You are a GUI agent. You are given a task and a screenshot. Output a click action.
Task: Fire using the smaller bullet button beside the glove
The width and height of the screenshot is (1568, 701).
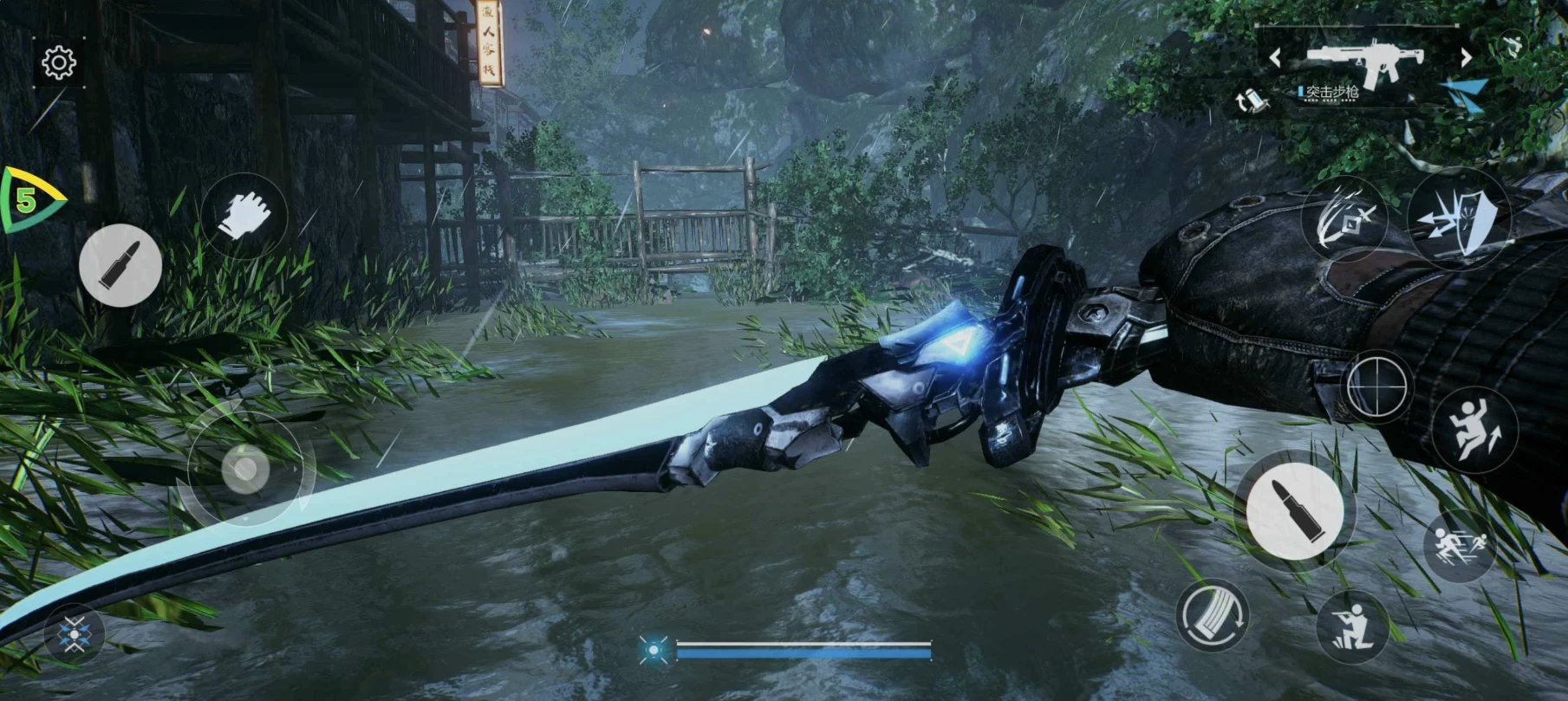pos(120,265)
